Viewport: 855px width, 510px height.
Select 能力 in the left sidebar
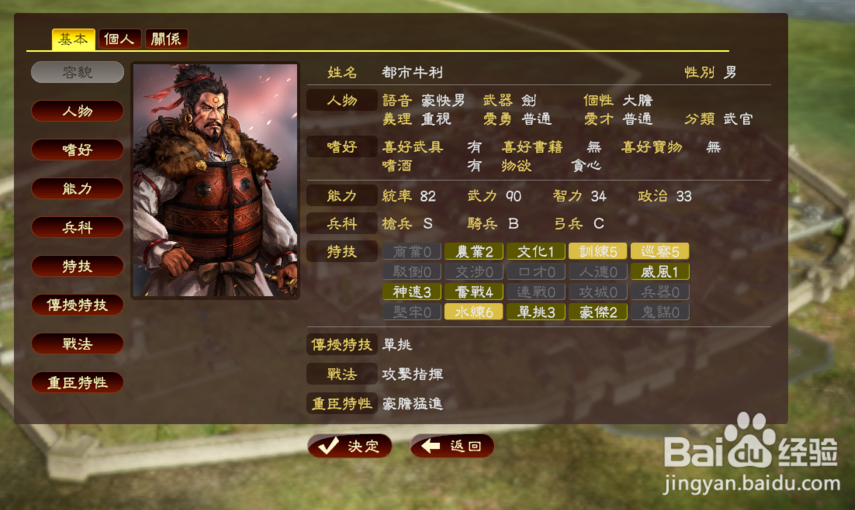pyautogui.click(x=77, y=188)
